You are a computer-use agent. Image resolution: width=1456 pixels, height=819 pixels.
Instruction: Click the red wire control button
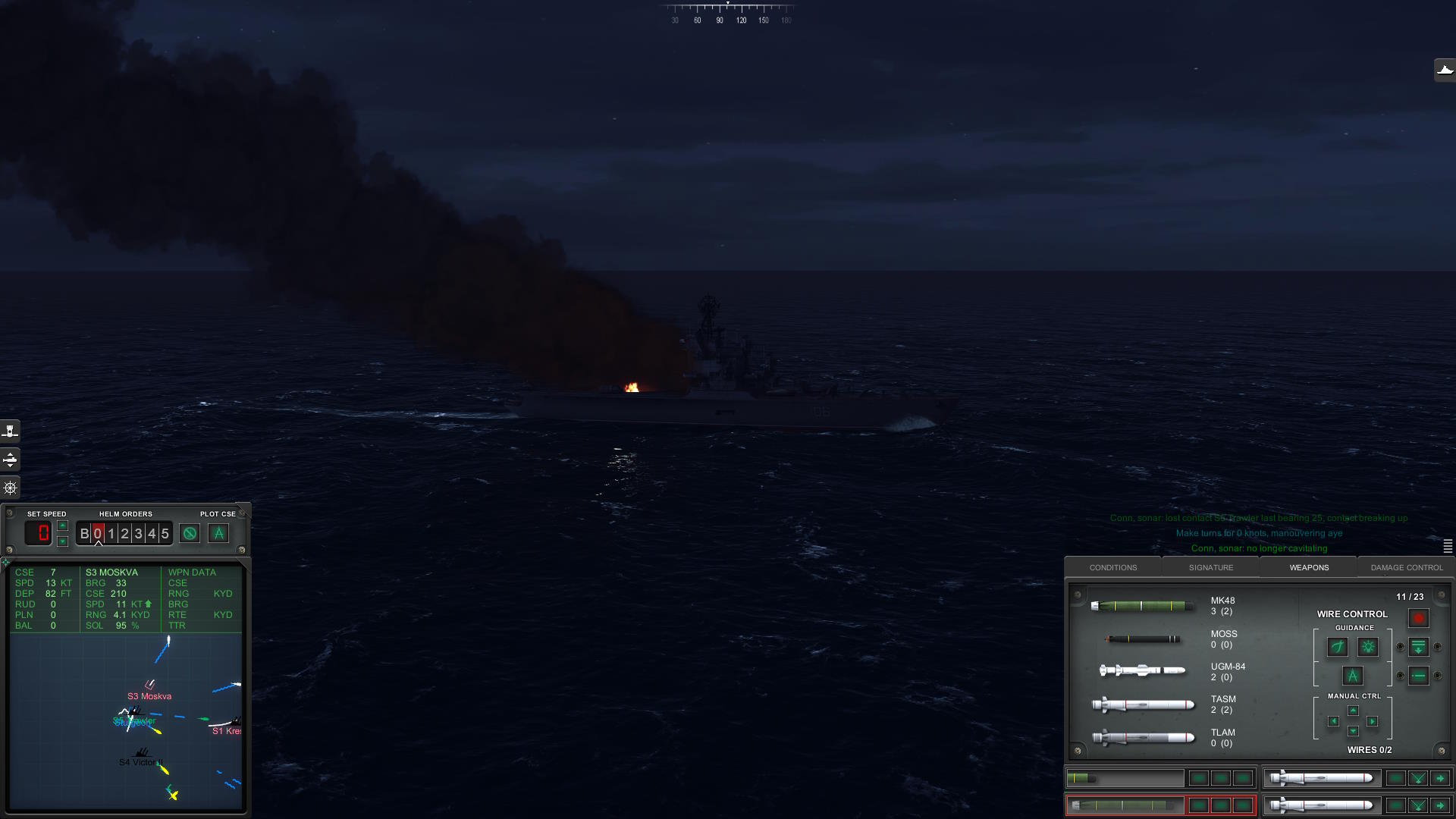1418,618
